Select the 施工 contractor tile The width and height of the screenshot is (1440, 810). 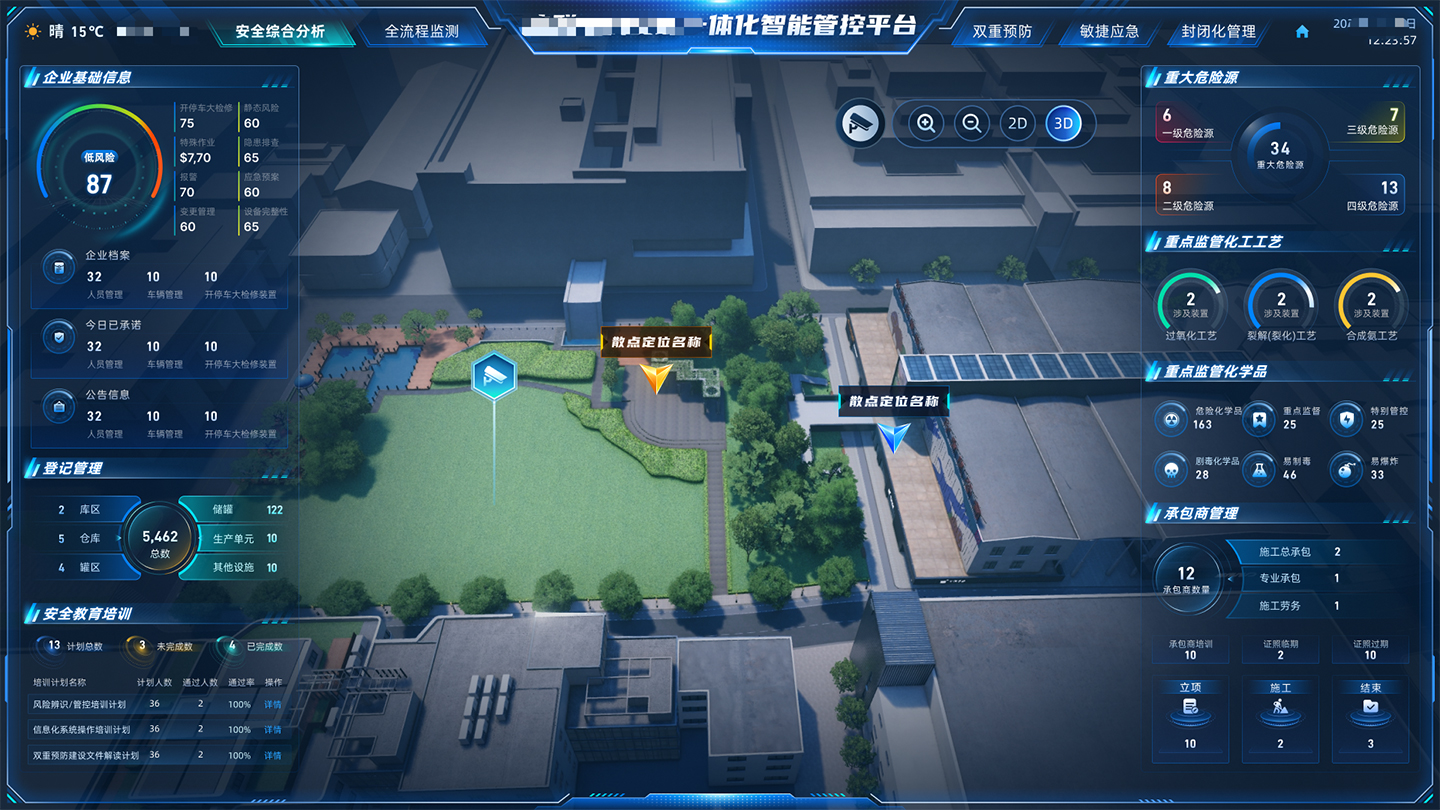(1280, 716)
